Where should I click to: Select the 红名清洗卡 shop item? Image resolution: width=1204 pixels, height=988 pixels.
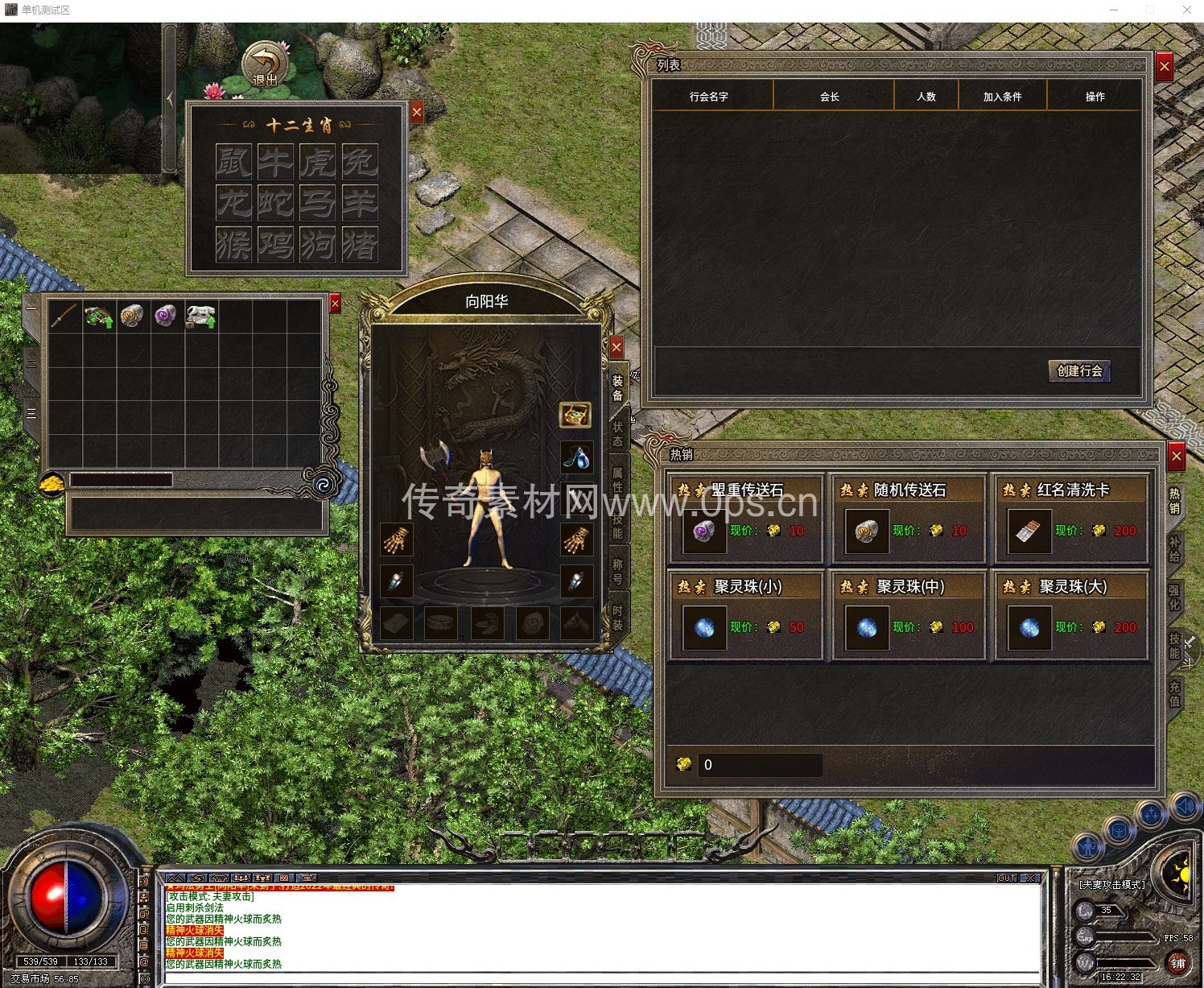click(1071, 519)
